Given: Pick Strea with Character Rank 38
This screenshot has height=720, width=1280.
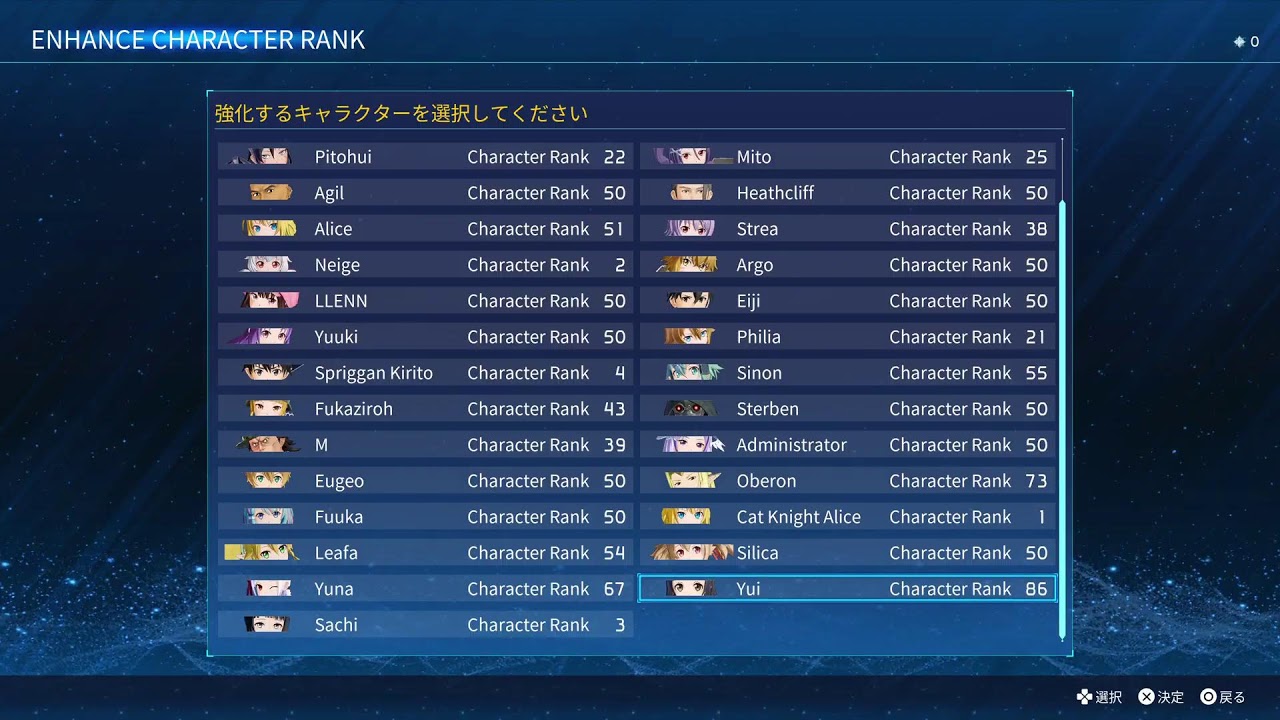Looking at the screenshot, I should (847, 229).
